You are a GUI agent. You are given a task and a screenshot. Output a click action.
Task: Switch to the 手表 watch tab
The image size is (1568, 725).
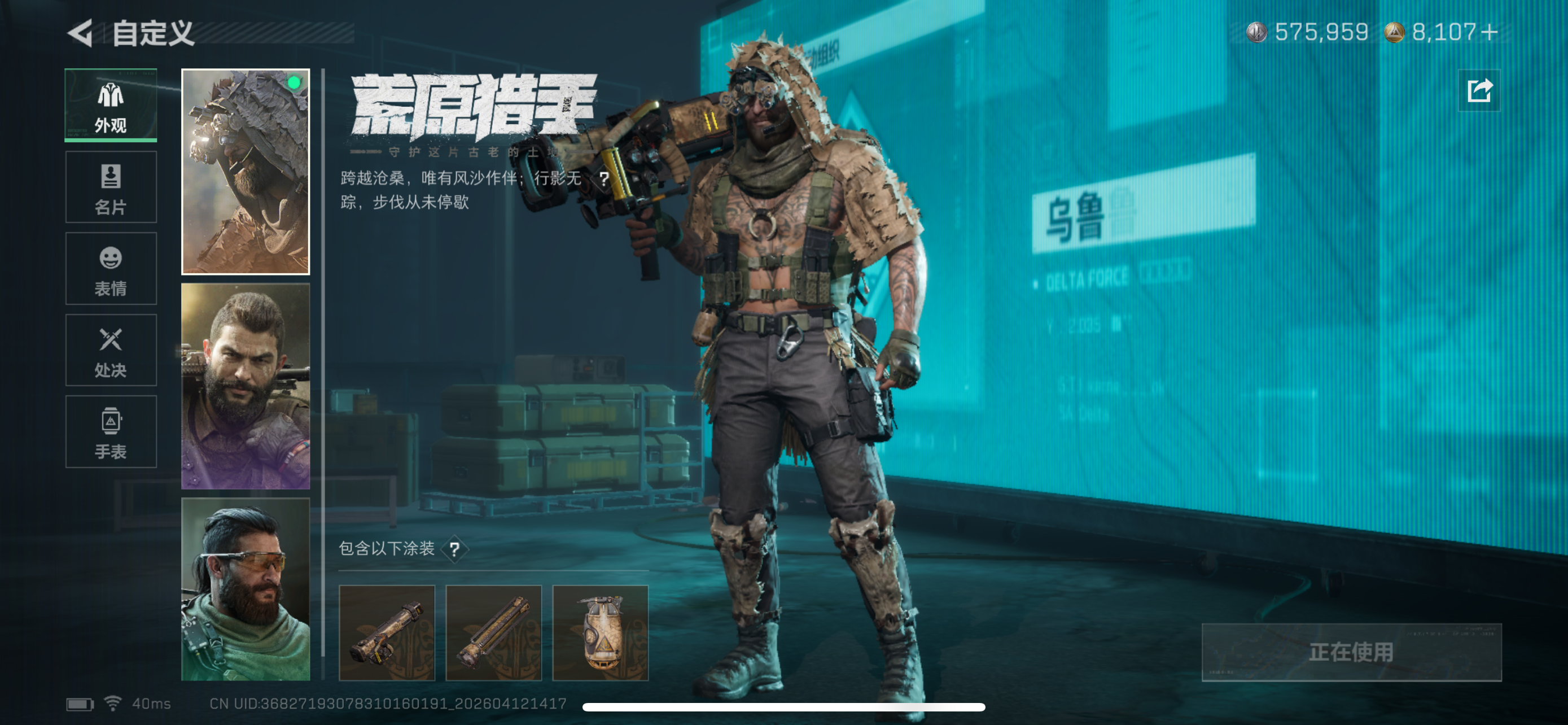pos(111,431)
